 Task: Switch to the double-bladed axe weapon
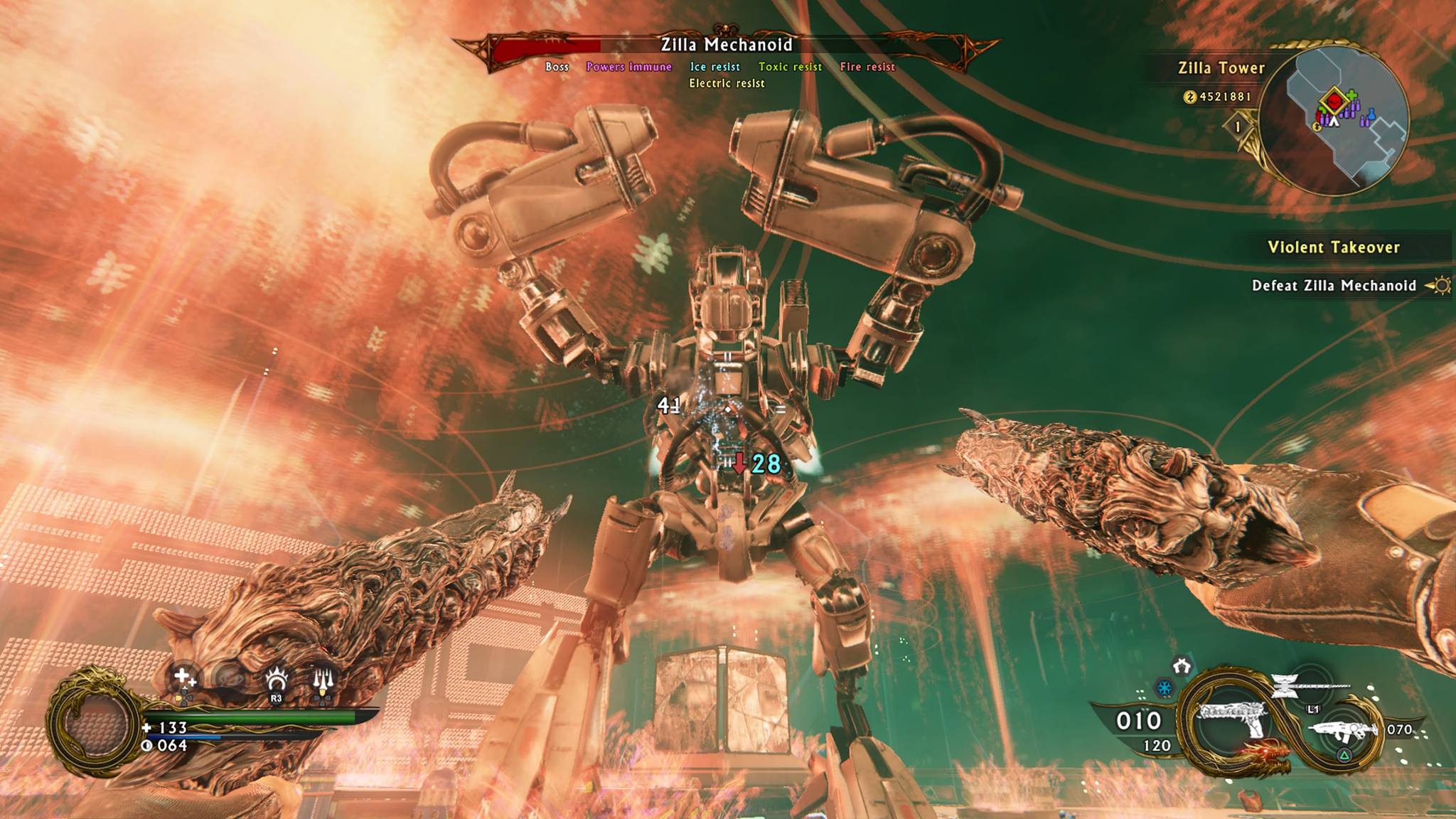point(1285,687)
